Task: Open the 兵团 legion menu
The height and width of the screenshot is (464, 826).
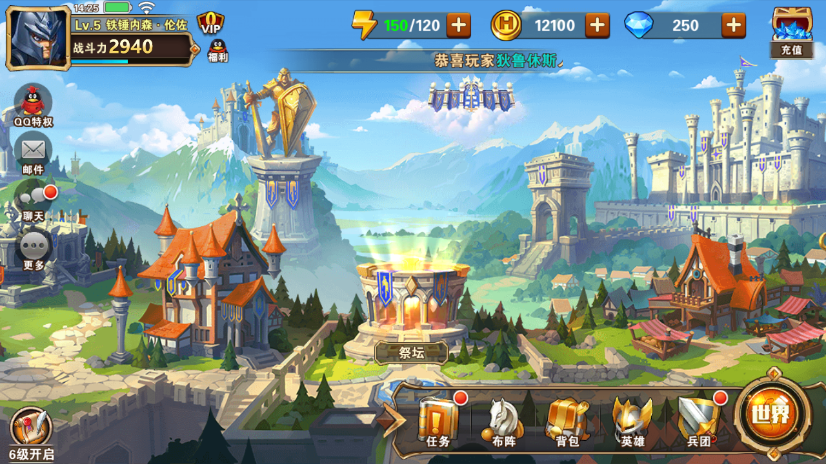Action: (x=697, y=419)
